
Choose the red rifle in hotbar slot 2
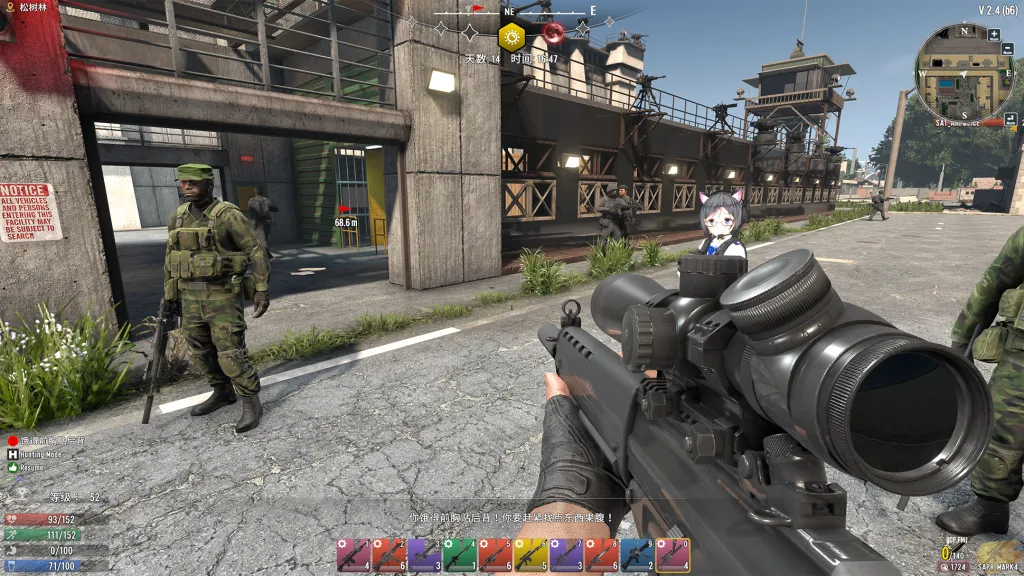(x=389, y=555)
